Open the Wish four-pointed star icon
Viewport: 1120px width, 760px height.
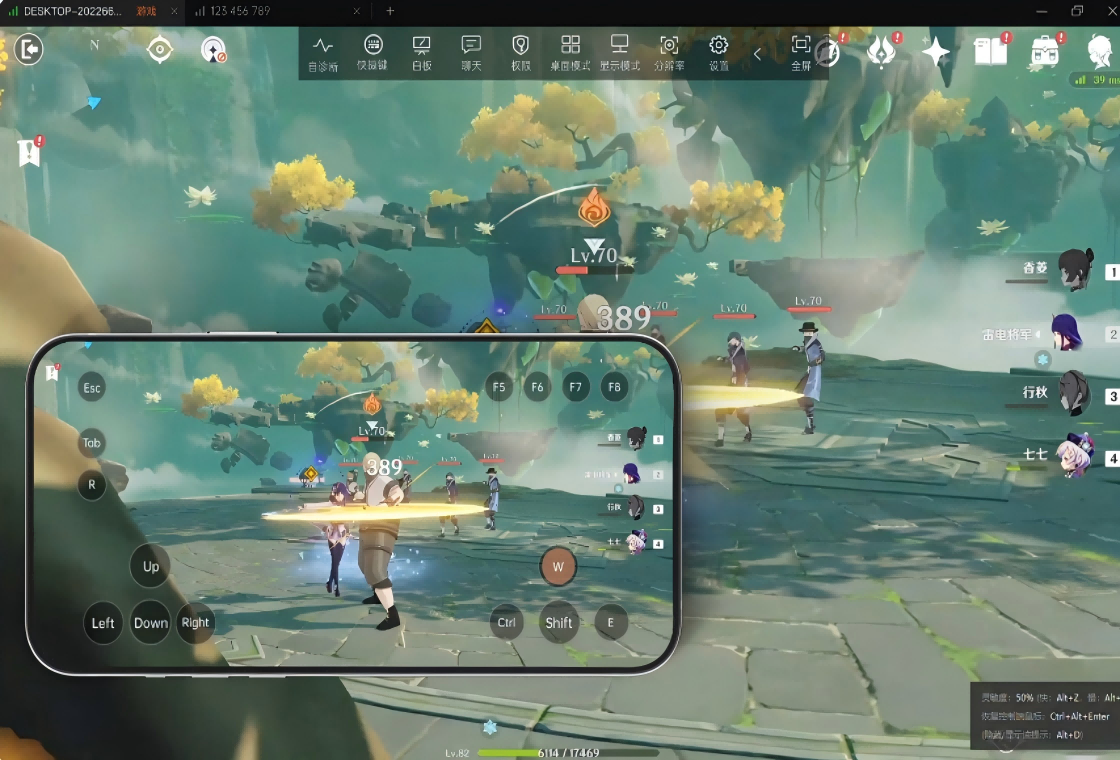936,51
